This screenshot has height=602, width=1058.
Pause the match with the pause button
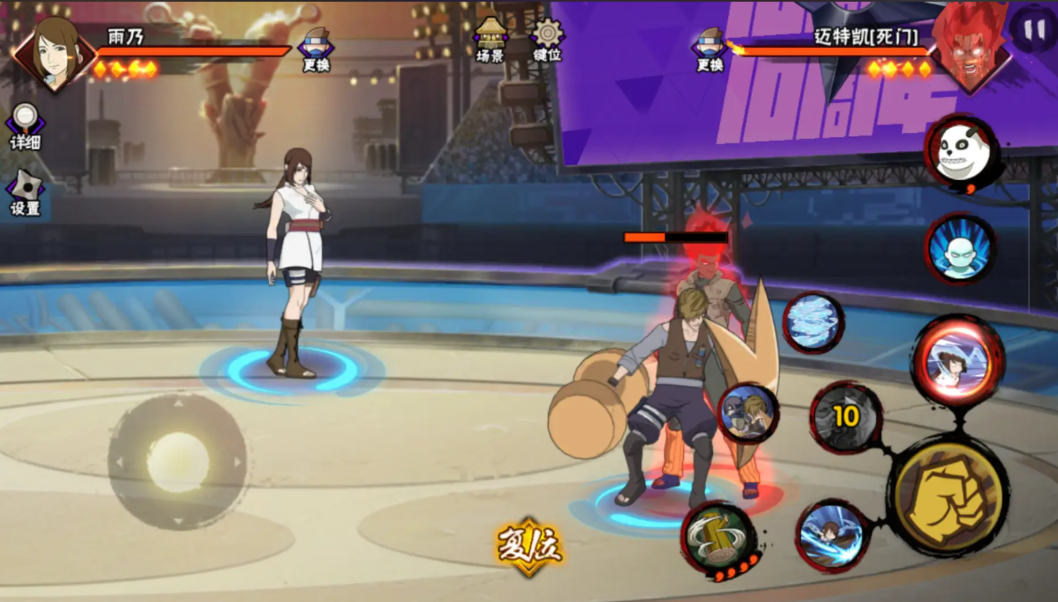pyautogui.click(x=1030, y=28)
